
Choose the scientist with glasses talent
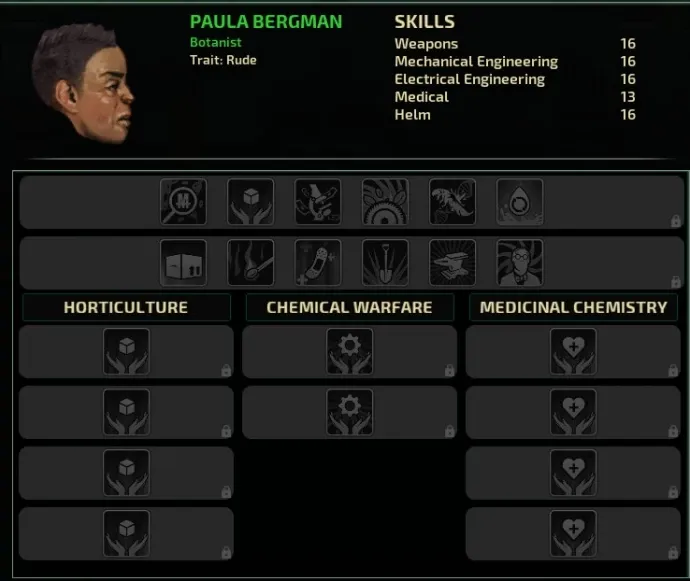pos(520,262)
